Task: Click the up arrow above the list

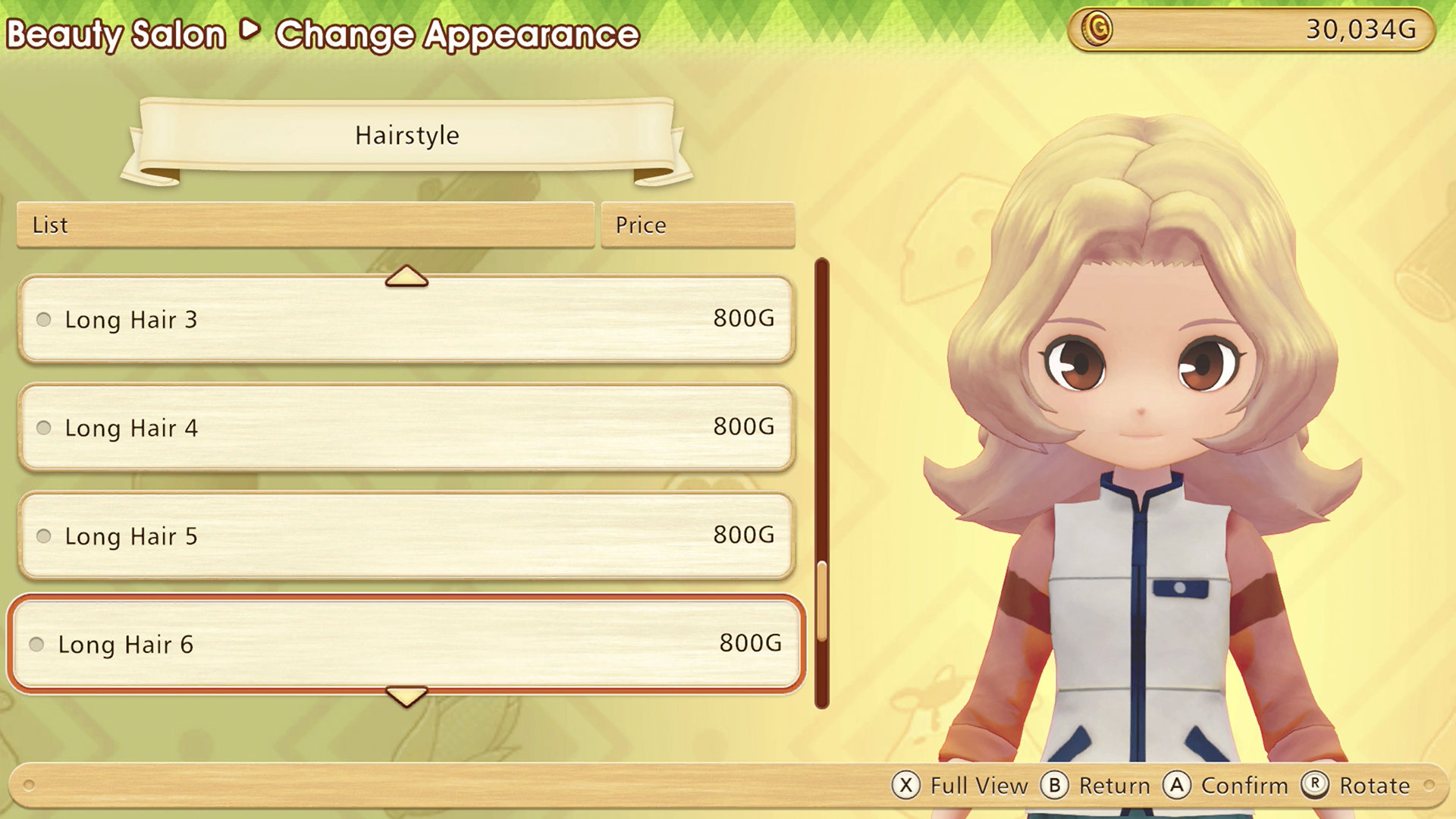Action: tap(406, 276)
